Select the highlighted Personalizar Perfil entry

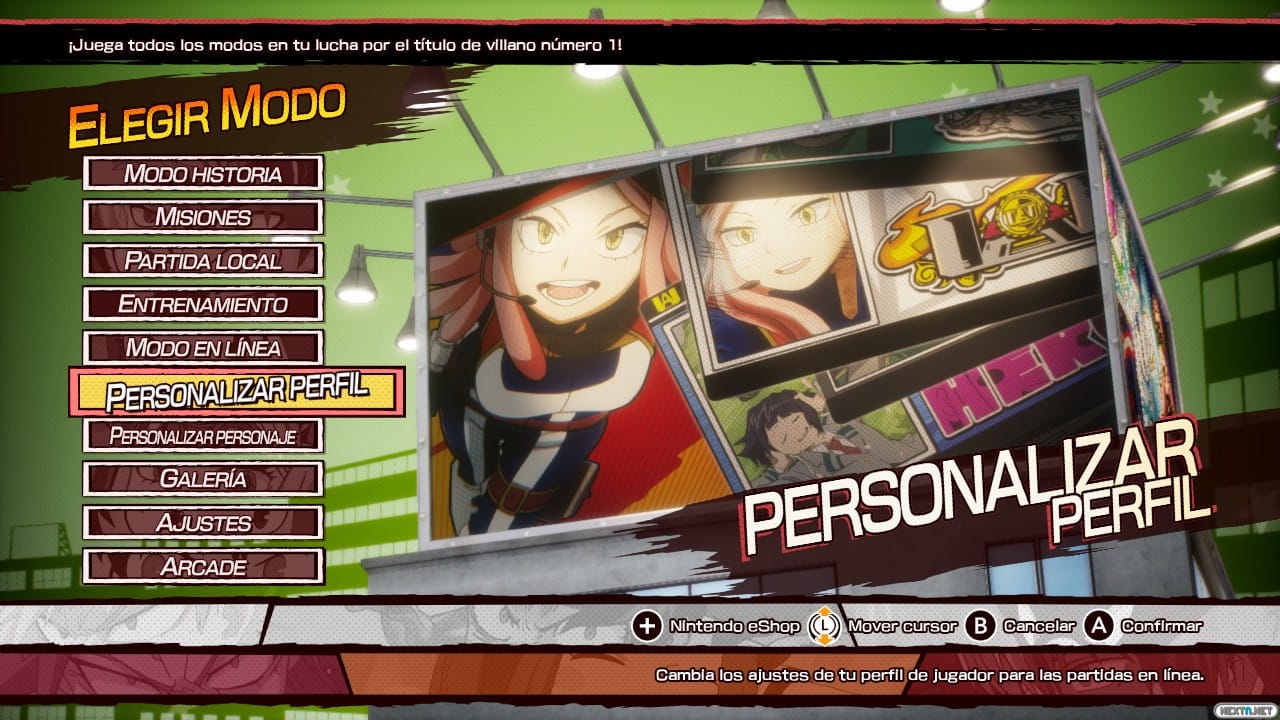[237, 392]
